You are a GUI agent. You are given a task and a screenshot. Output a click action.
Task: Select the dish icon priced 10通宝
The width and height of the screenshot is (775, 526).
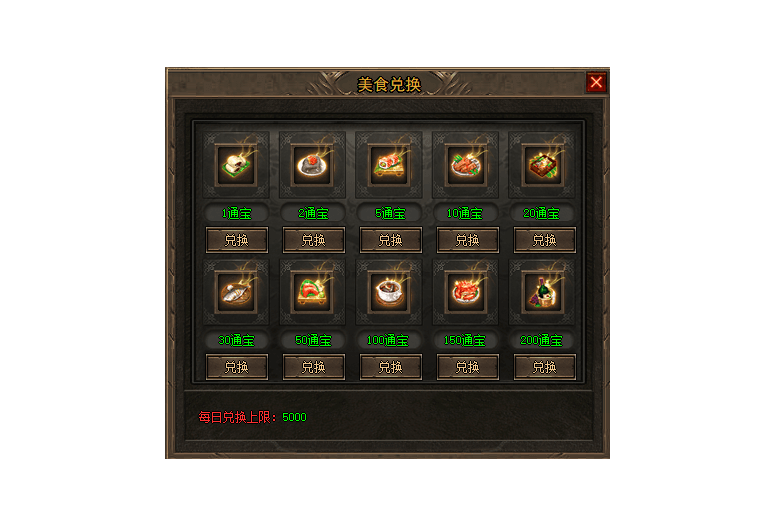pos(467,165)
